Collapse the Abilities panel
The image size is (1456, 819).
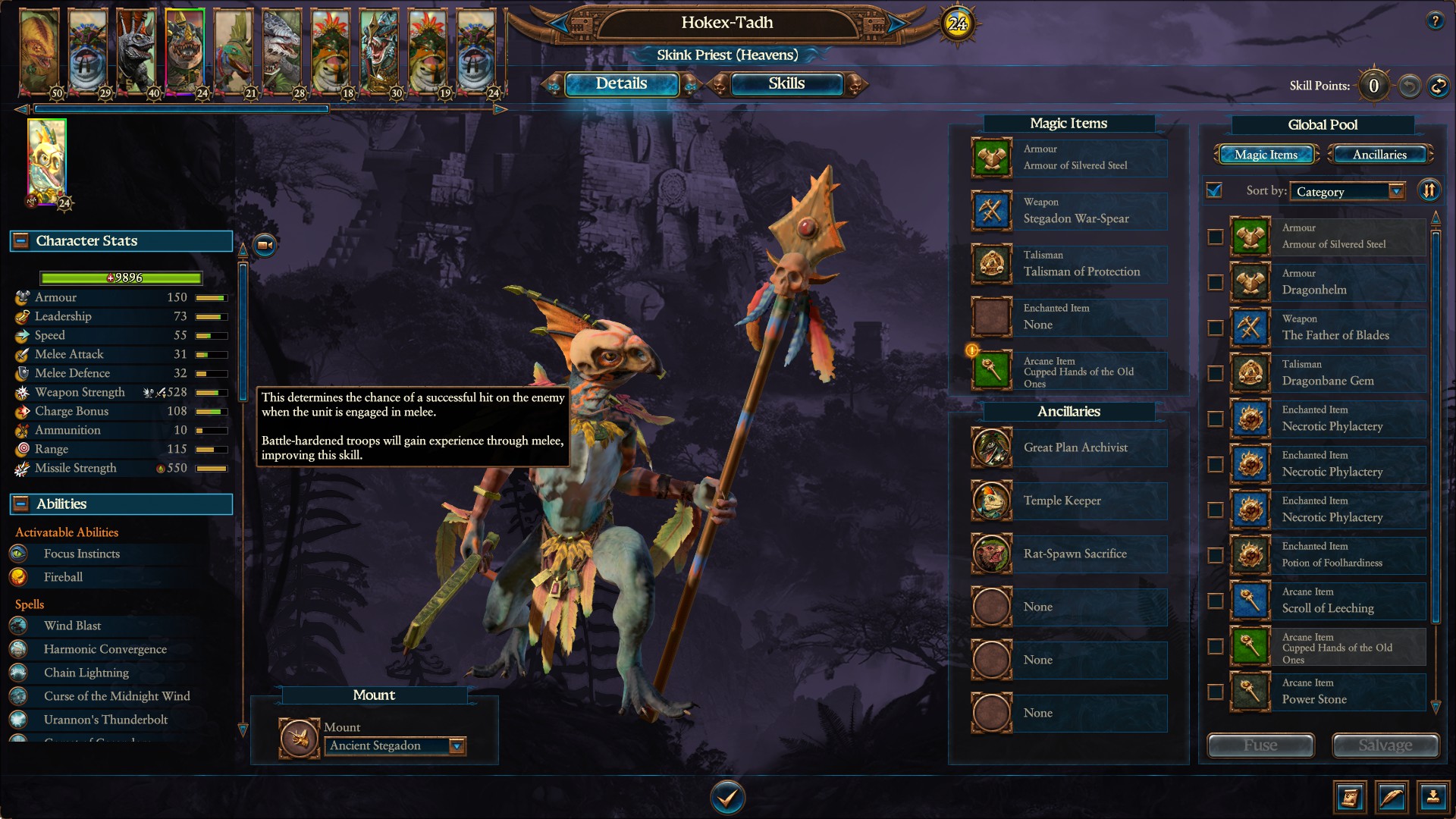click(20, 504)
